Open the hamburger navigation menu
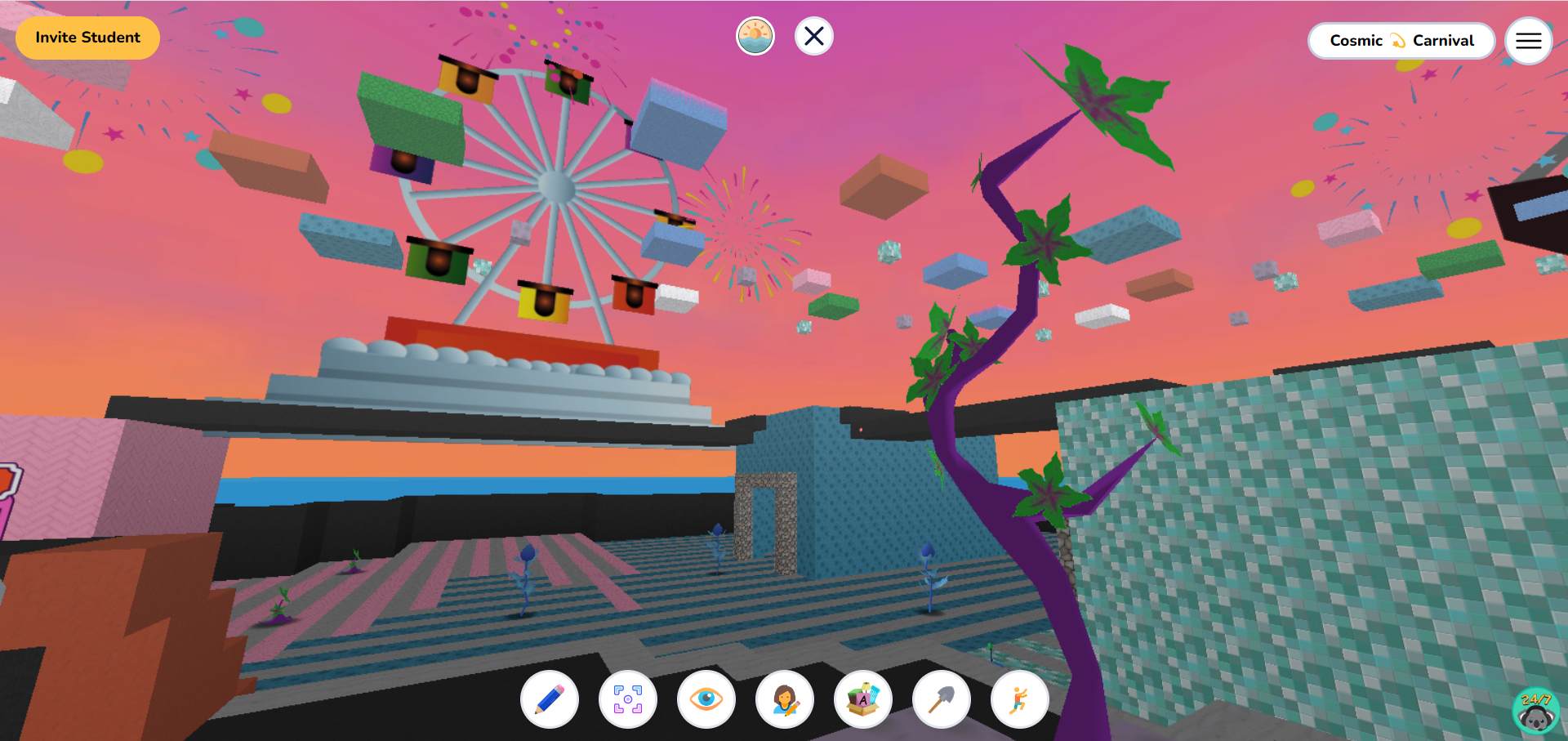Screen dimensions: 1568x741 click(1528, 41)
